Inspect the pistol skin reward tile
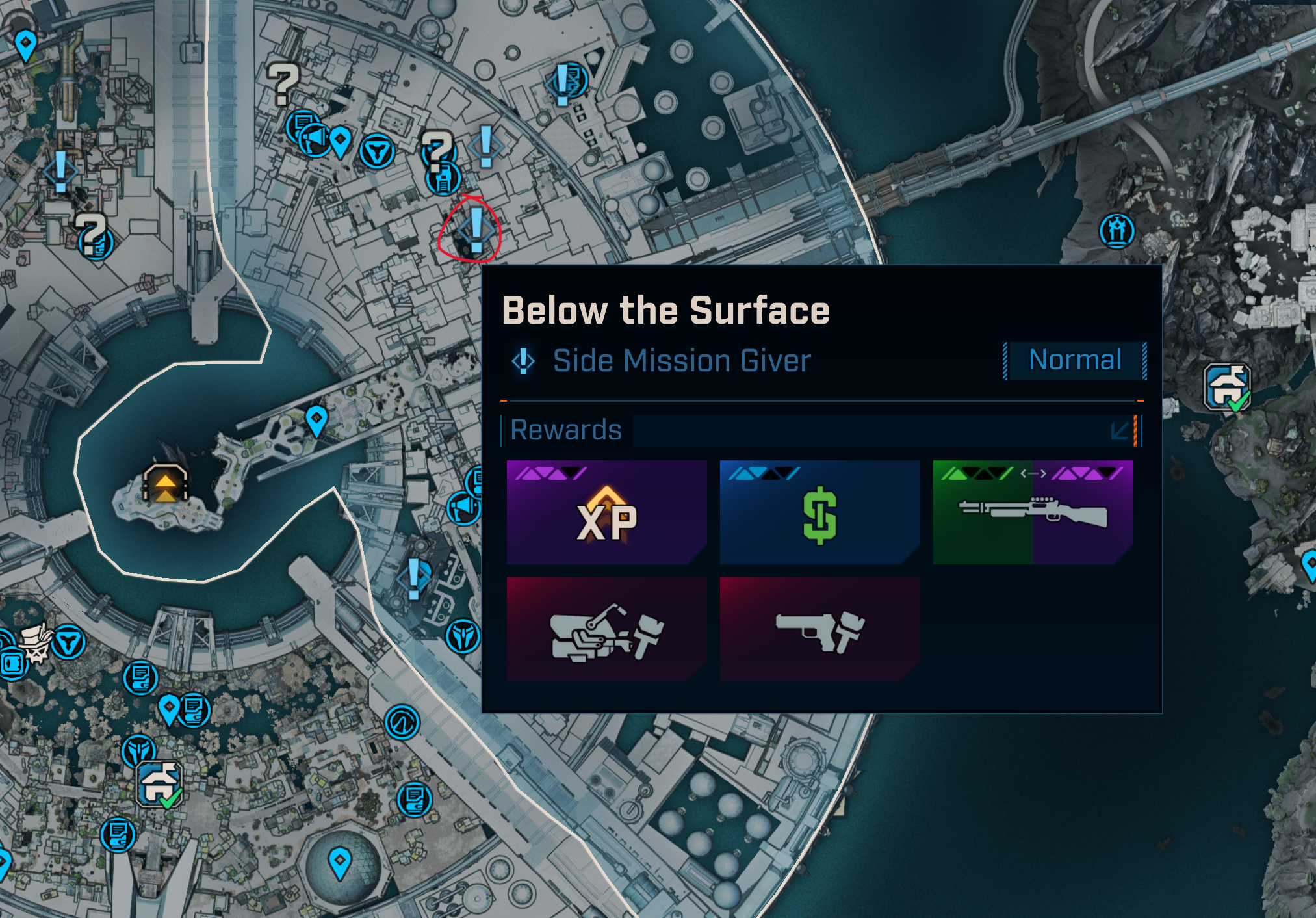1316x918 pixels. (819, 629)
